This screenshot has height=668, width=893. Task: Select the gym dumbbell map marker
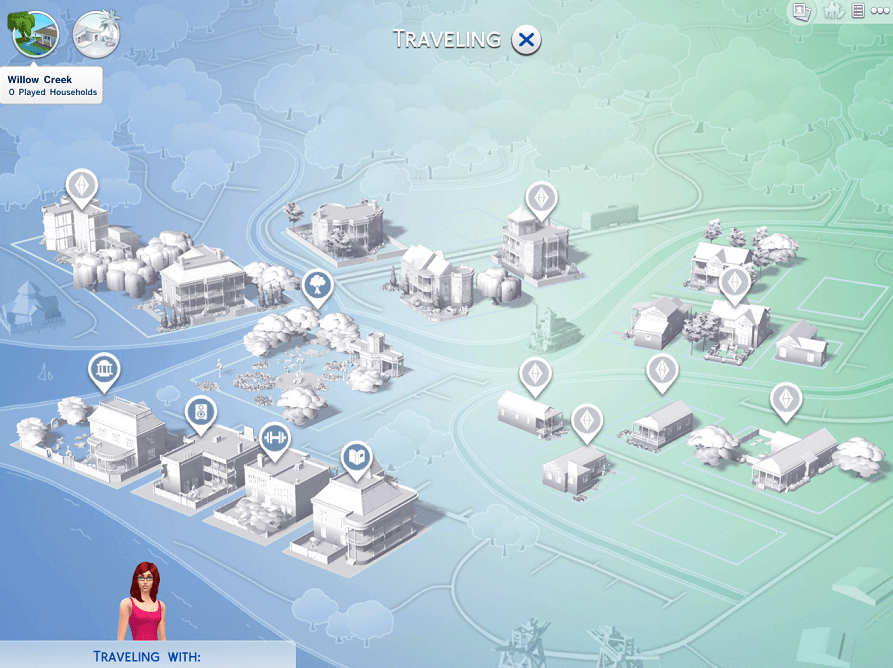tap(274, 439)
